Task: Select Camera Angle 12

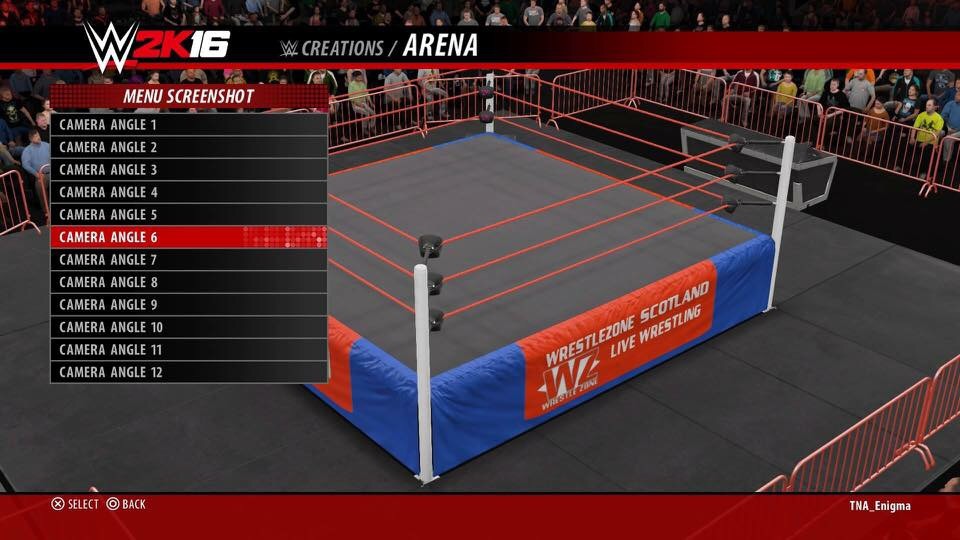Action: [x=189, y=372]
